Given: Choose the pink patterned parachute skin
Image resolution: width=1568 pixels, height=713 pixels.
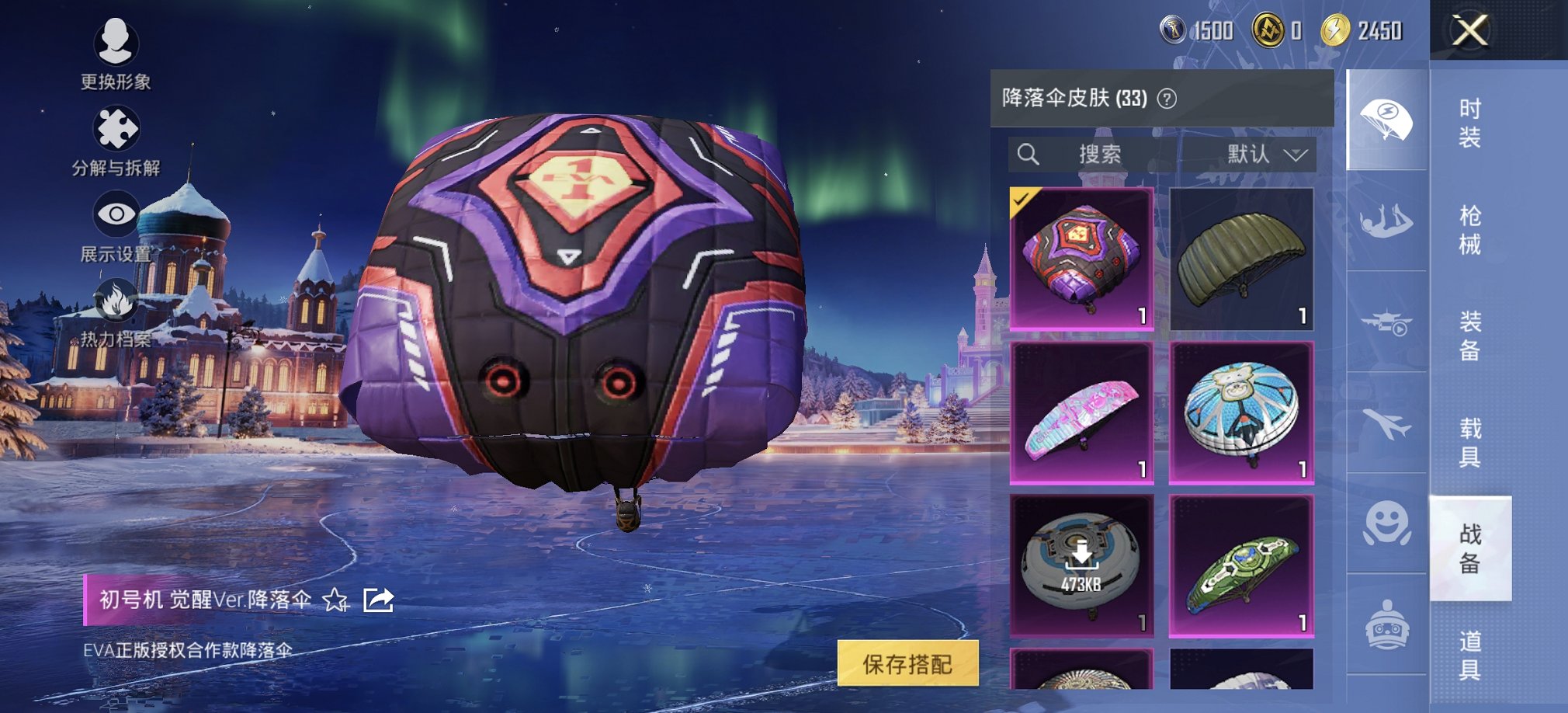Looking at the screenshot, I should [x=1081, y=413].
